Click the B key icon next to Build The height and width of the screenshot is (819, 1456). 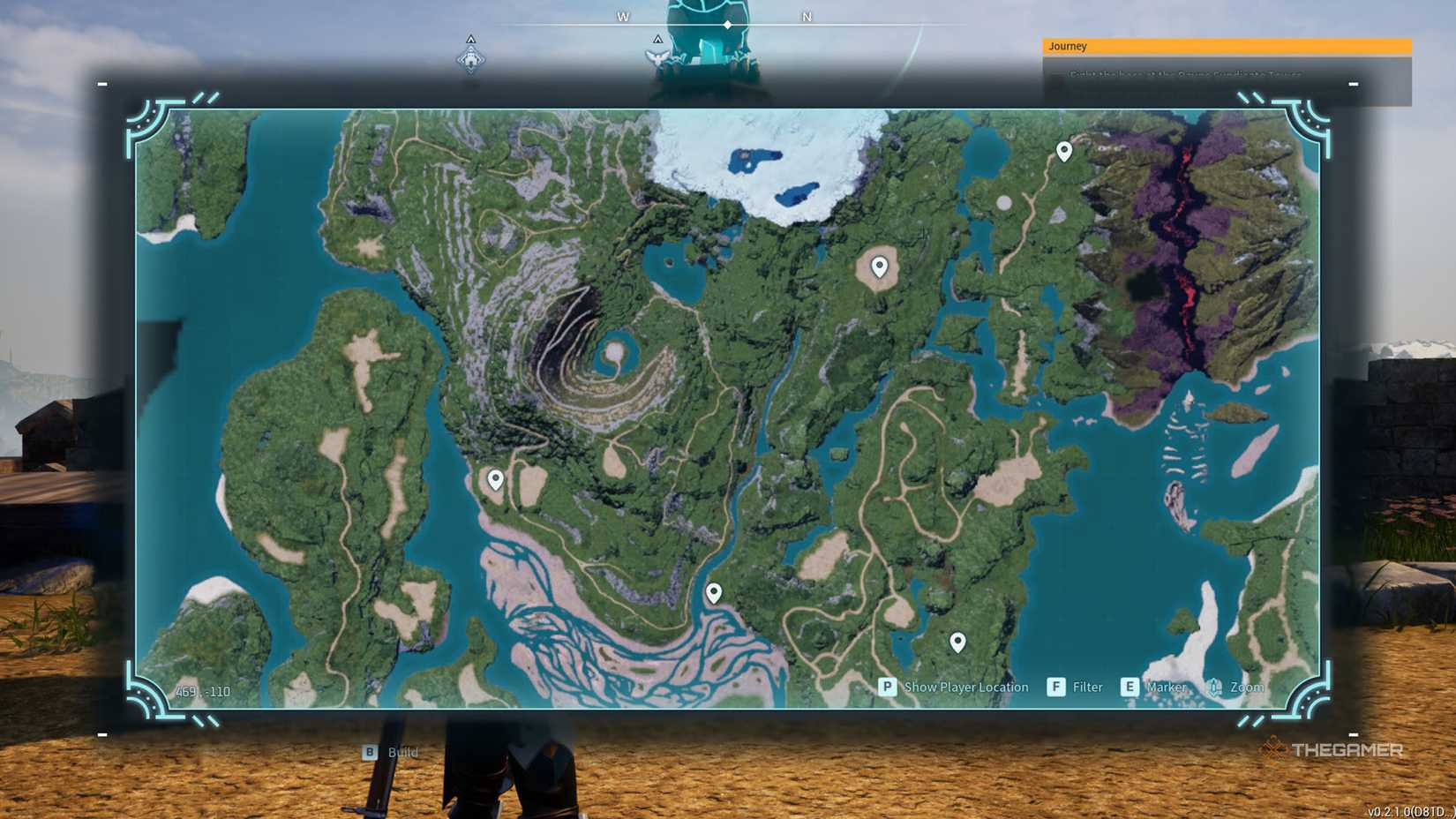tap(369, 752)
